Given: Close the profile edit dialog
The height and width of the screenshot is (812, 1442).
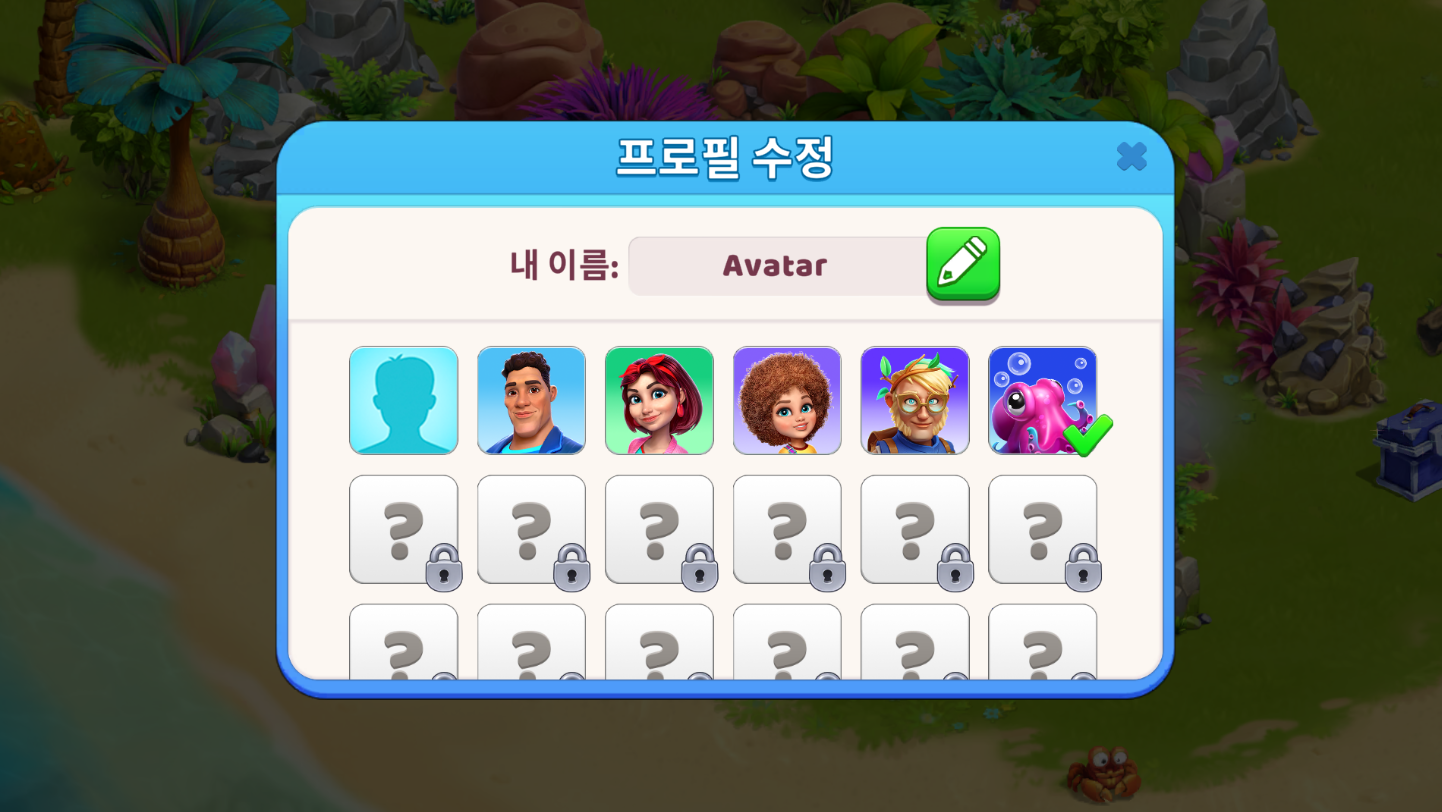Looking at the screenshot, I should click(x=1131, y=156).
